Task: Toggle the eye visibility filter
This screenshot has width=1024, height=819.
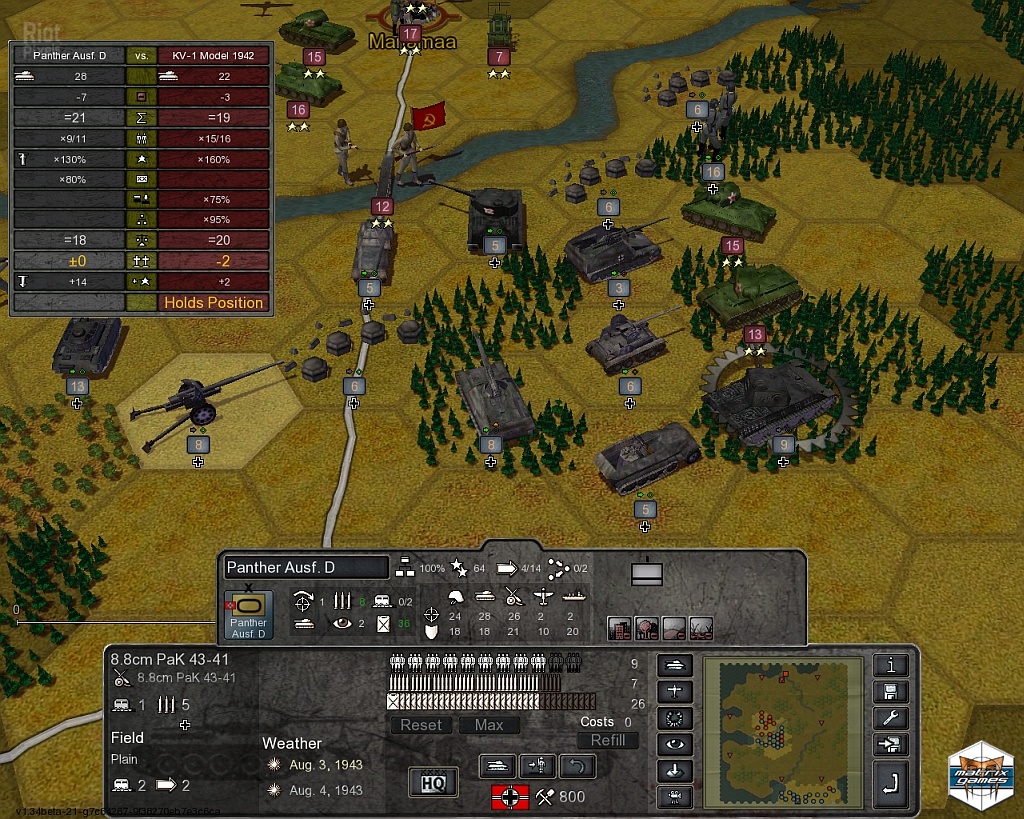Action: tap(674, 745)
